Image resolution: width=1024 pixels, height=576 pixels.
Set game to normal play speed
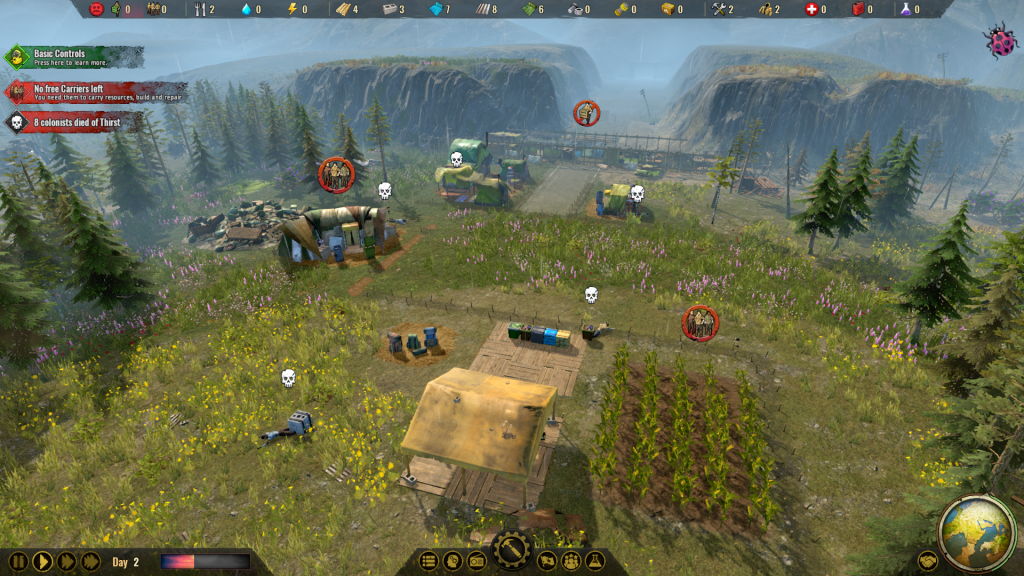[42, 561]
